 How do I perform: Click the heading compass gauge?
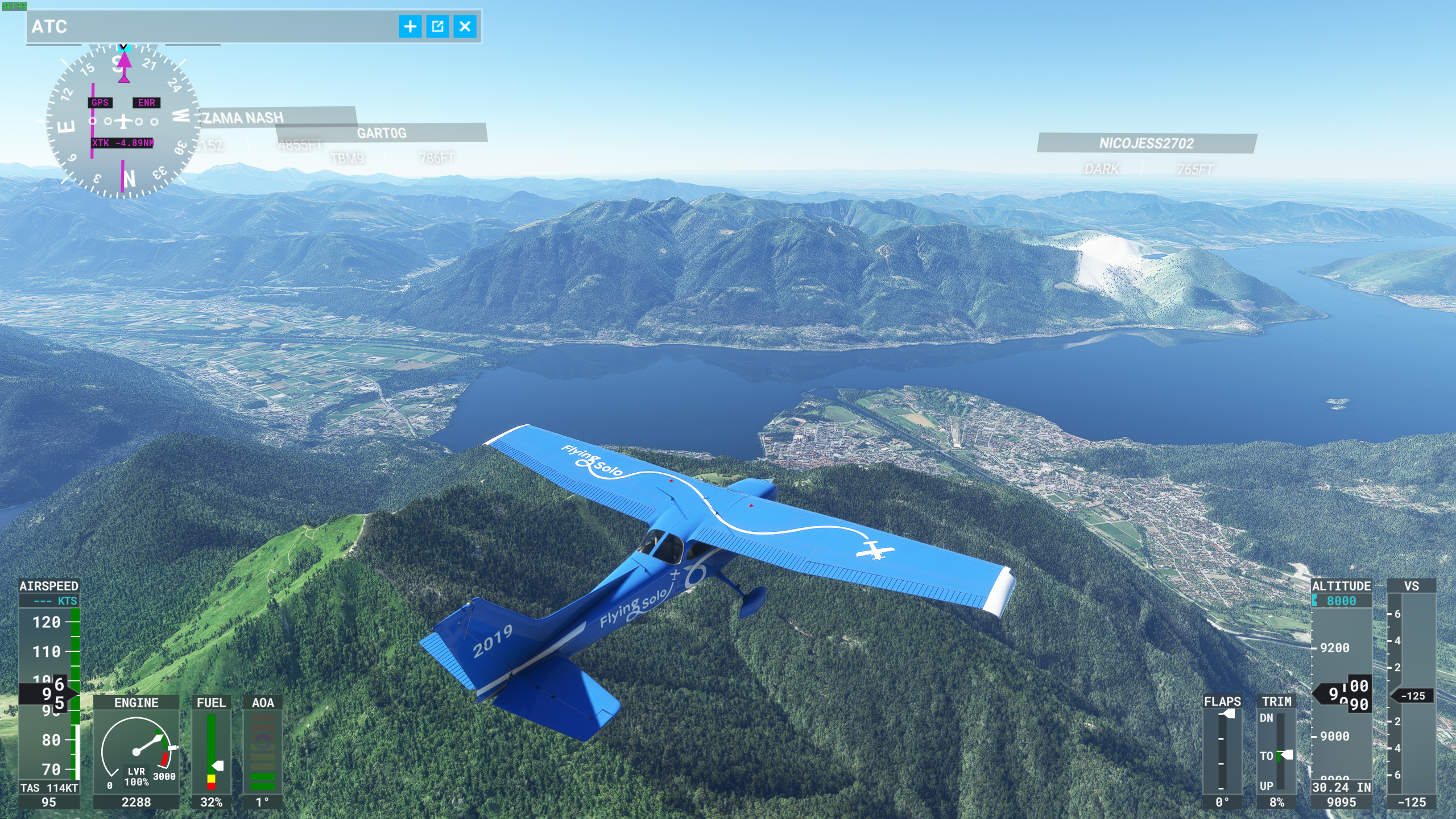(x=123, y=121)
